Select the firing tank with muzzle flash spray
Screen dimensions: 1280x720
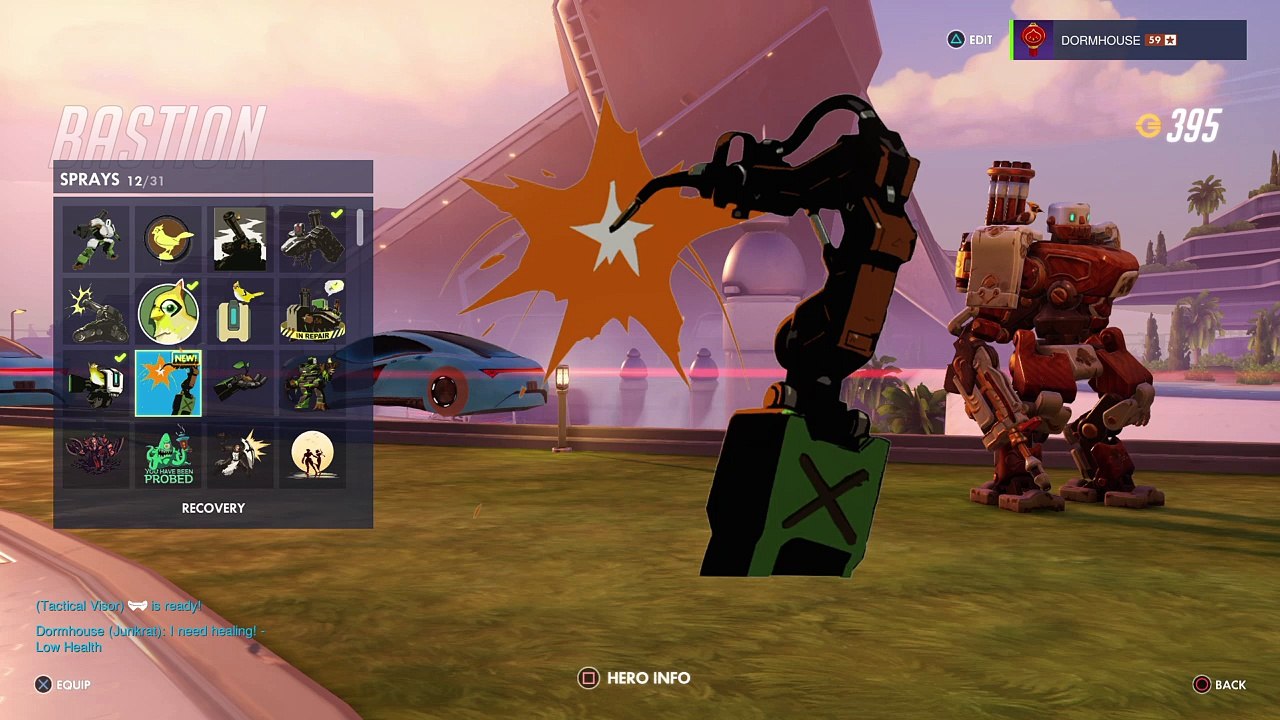click(x=96, y=312)
